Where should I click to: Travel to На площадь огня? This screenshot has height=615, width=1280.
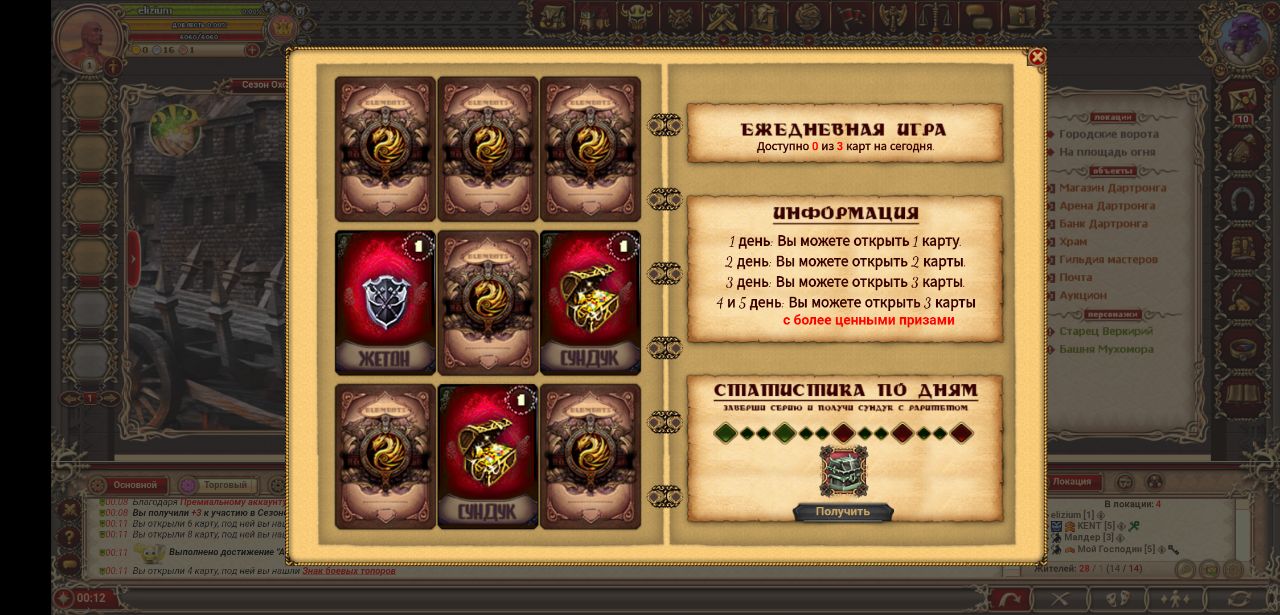(1106, 152)
